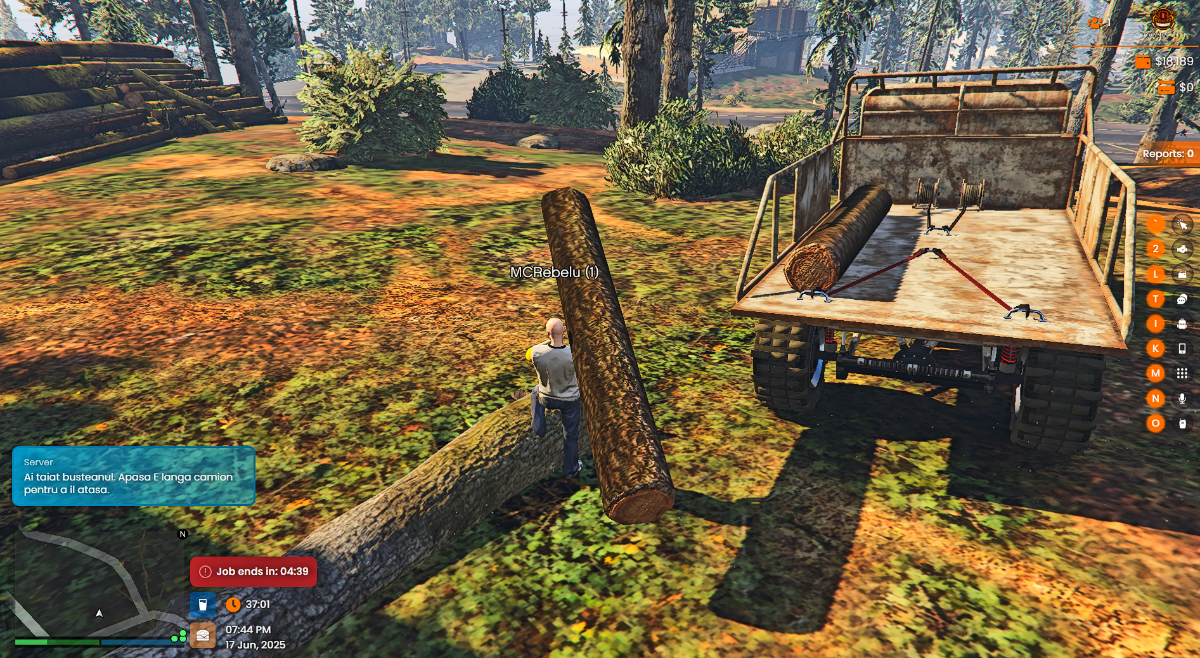Open the grid menu icon

coord(1182,373)
